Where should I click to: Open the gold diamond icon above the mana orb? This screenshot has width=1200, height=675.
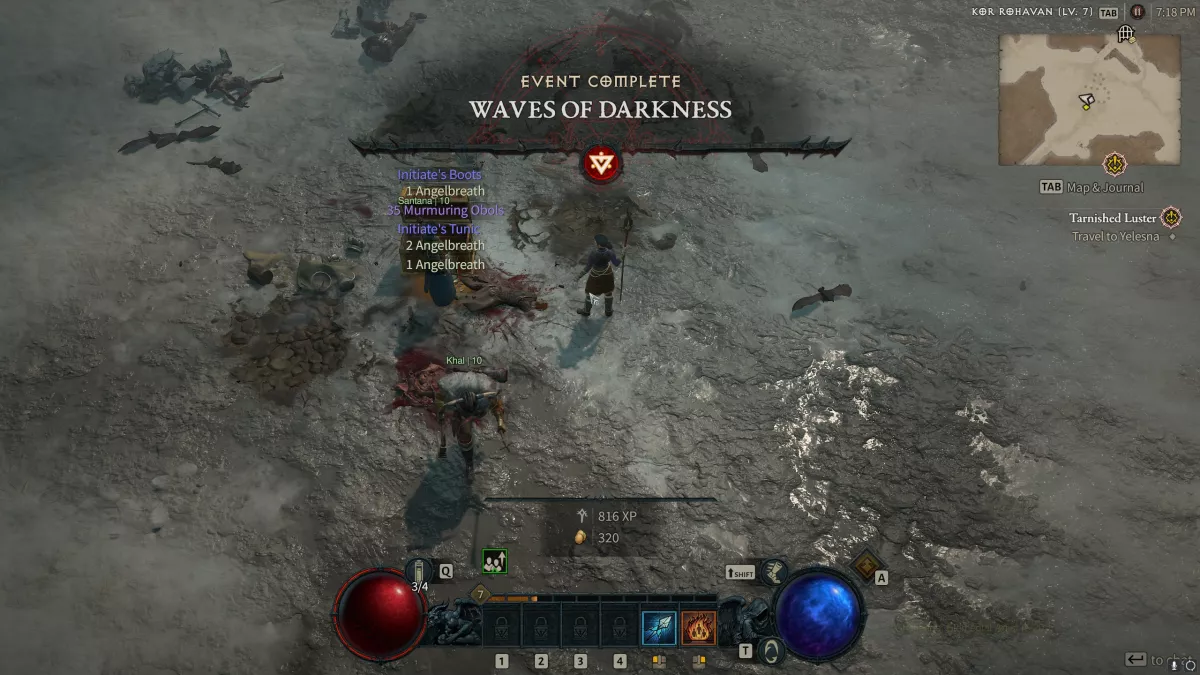(x=864, y=565)
